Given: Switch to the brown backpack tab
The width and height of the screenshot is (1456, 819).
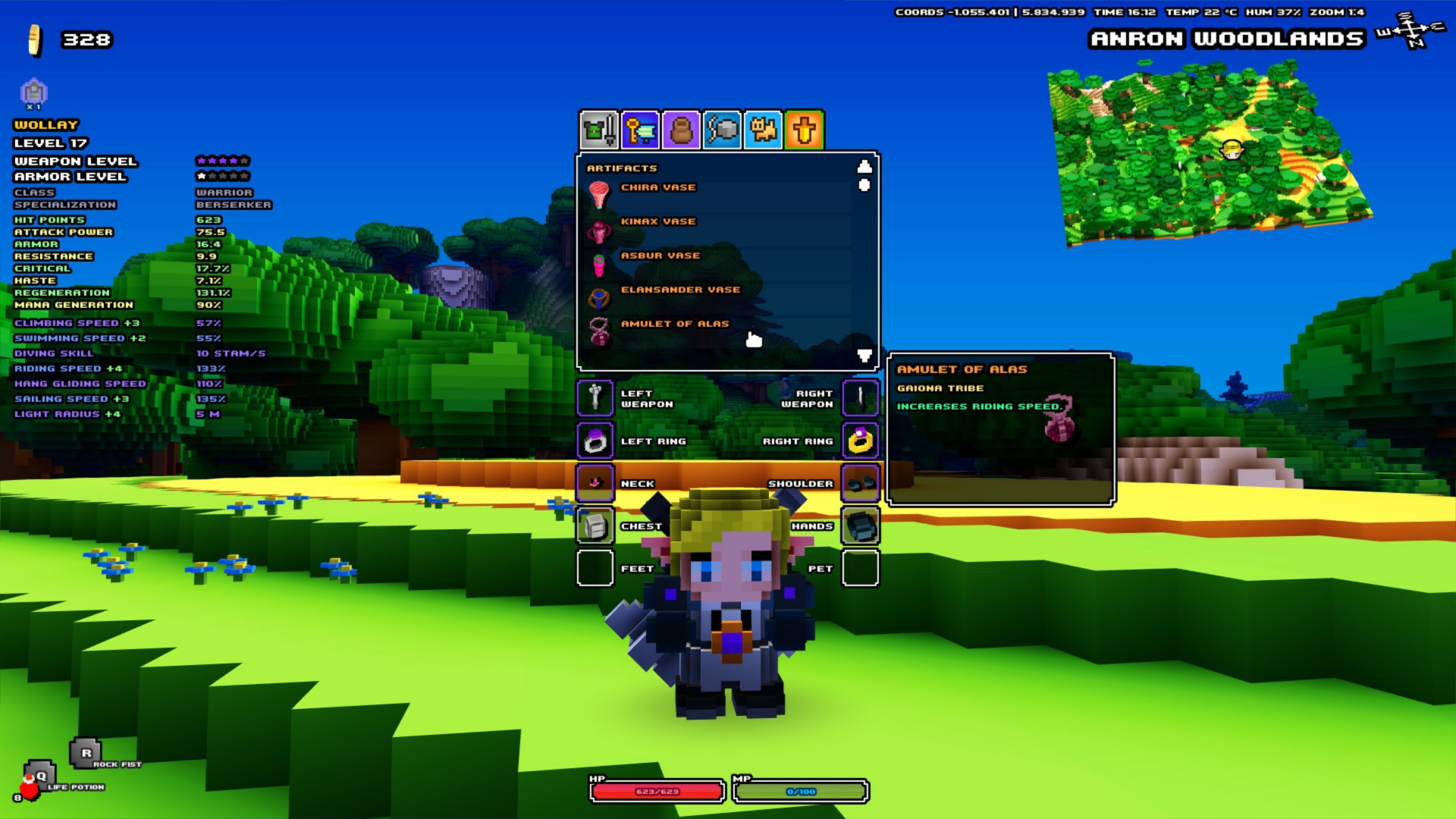Looking at the screenshot, I should coord(681,130).
